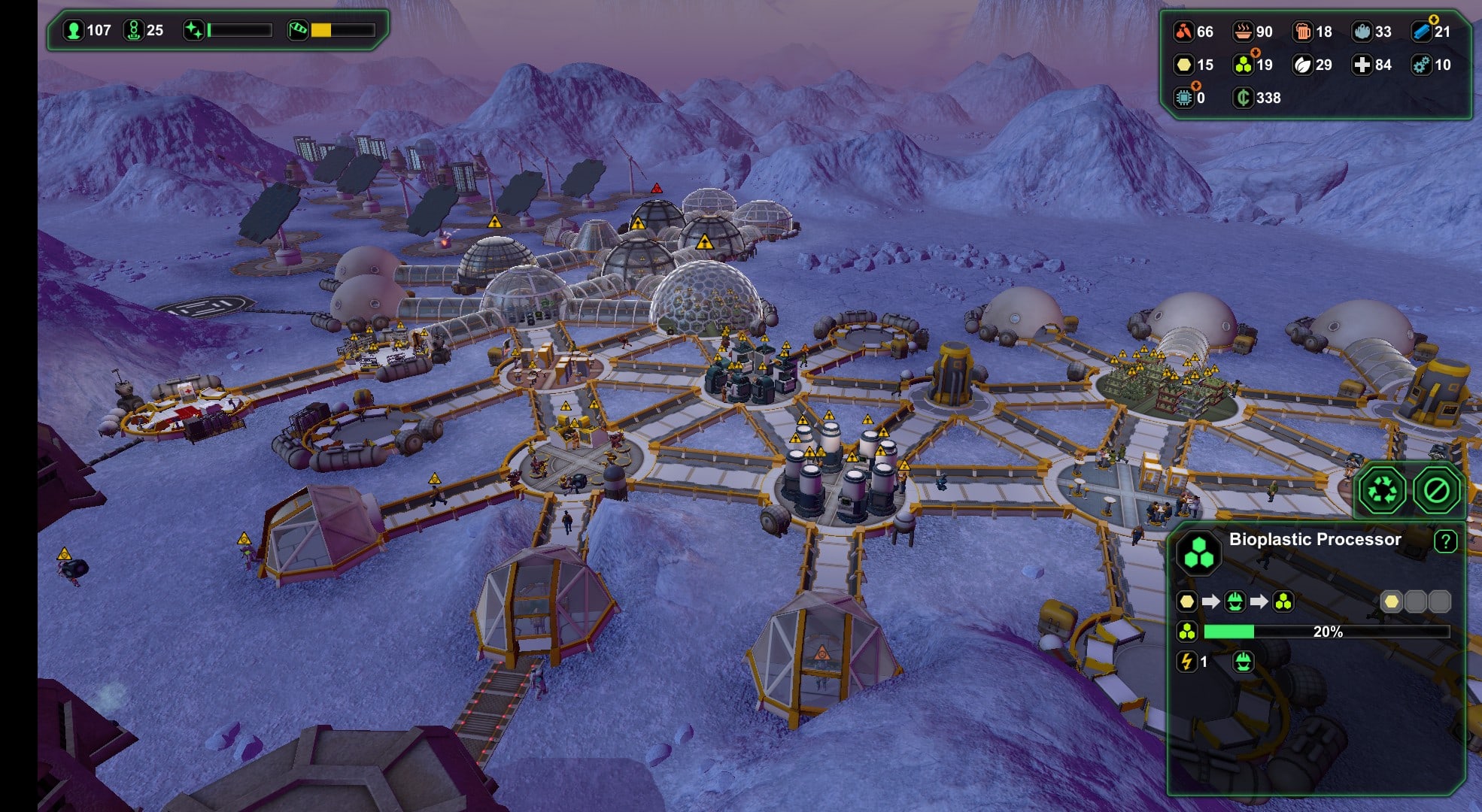Click the power lightning bolt icon
The image size is (1482, 812).
pos(1187,662)
